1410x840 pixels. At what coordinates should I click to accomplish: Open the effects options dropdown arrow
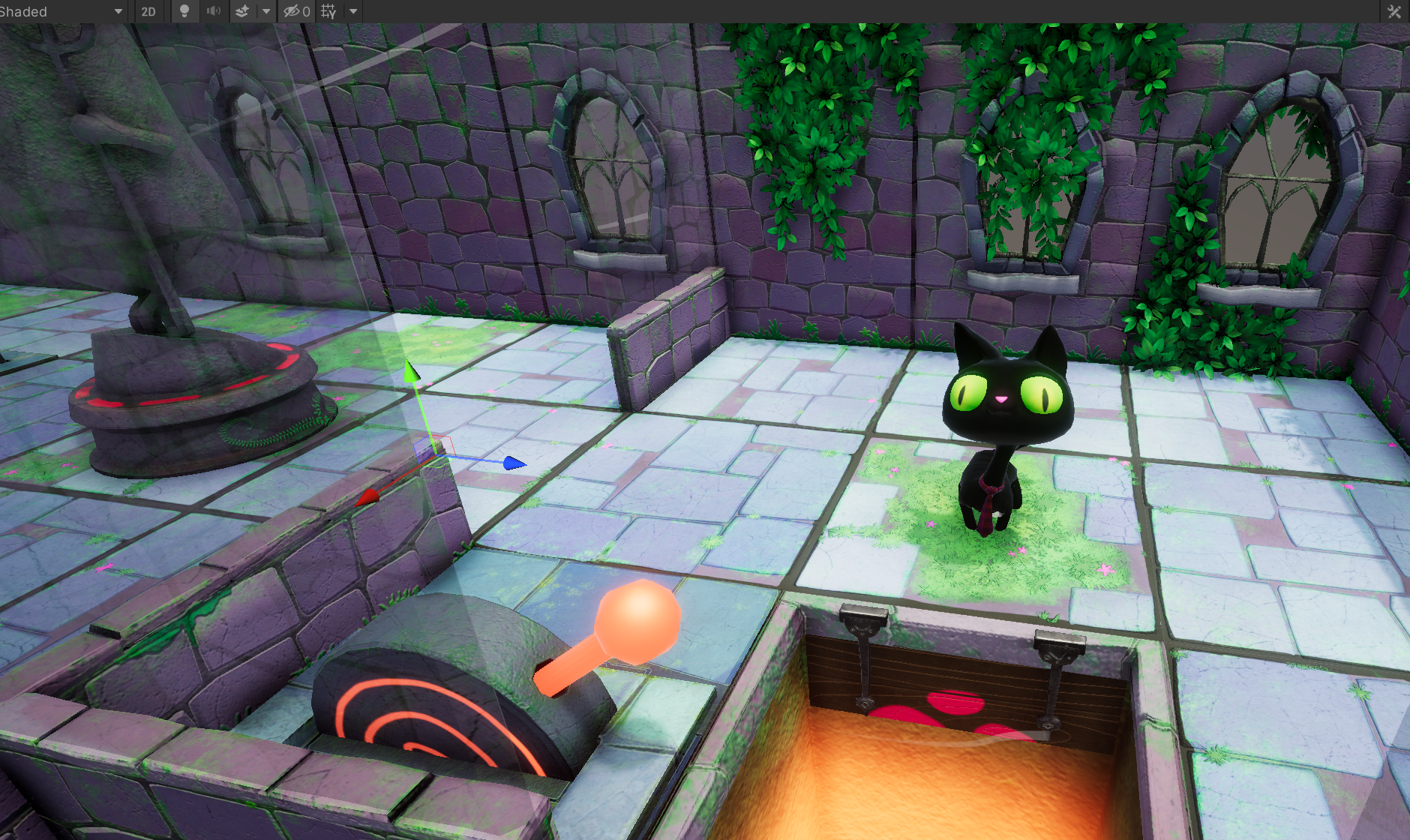[x=268, y=11]
